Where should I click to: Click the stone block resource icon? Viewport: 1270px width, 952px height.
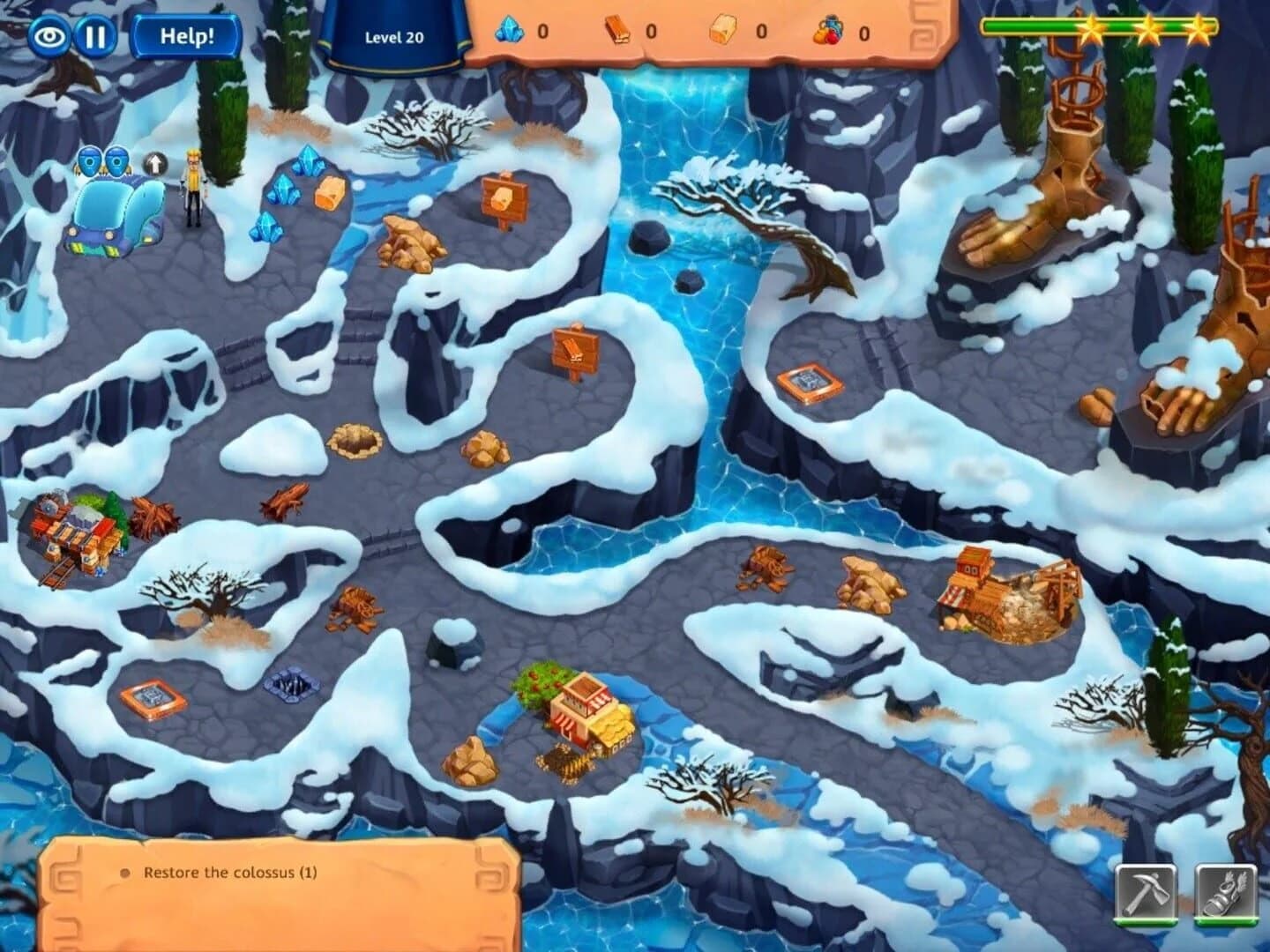tap(721, 28)
